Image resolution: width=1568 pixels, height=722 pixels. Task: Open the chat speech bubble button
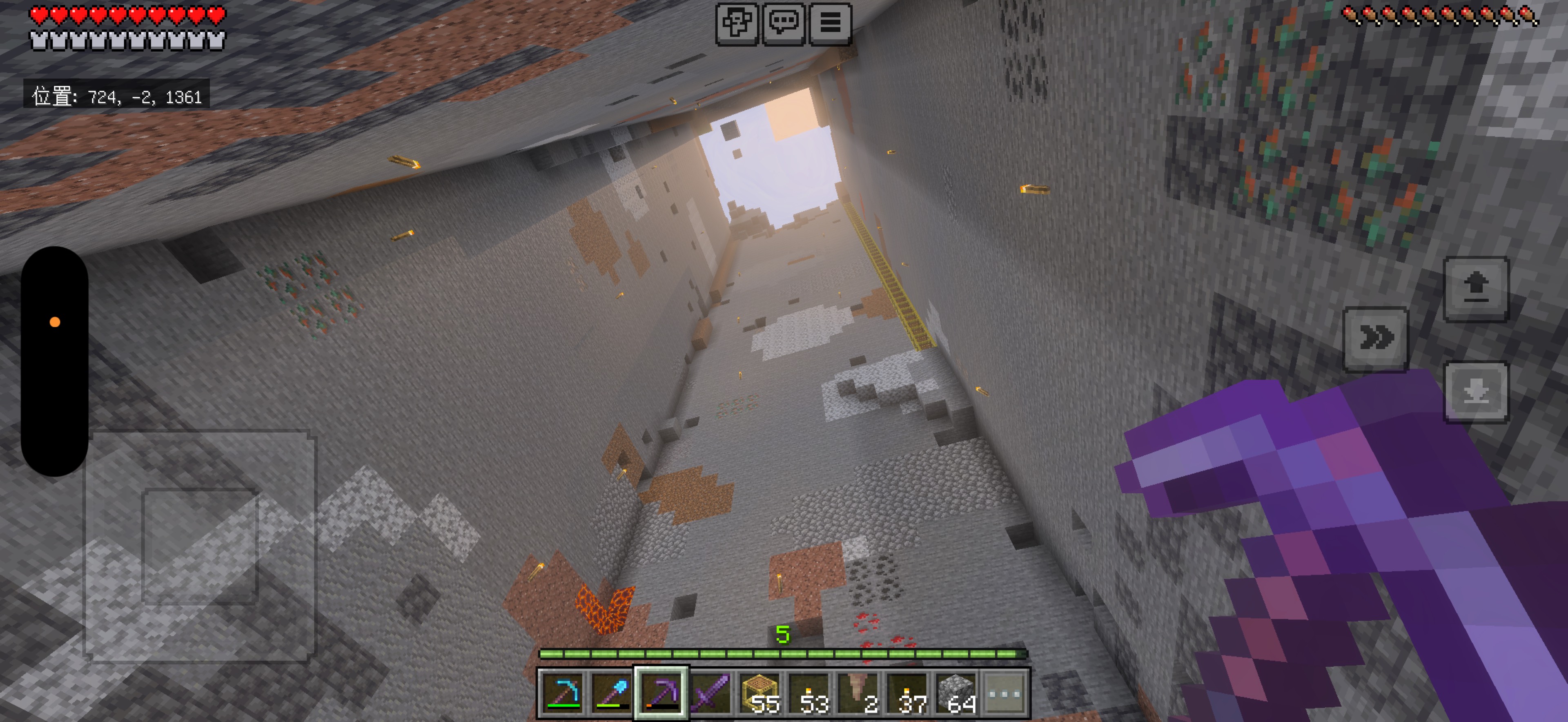[x=784, y=24]
